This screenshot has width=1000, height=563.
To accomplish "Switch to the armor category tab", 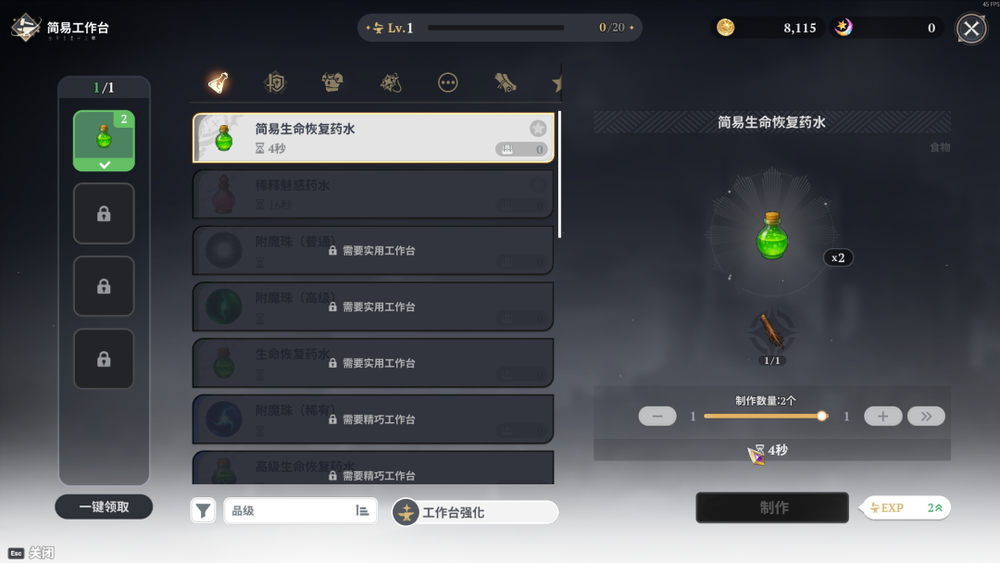I will 333,83.
